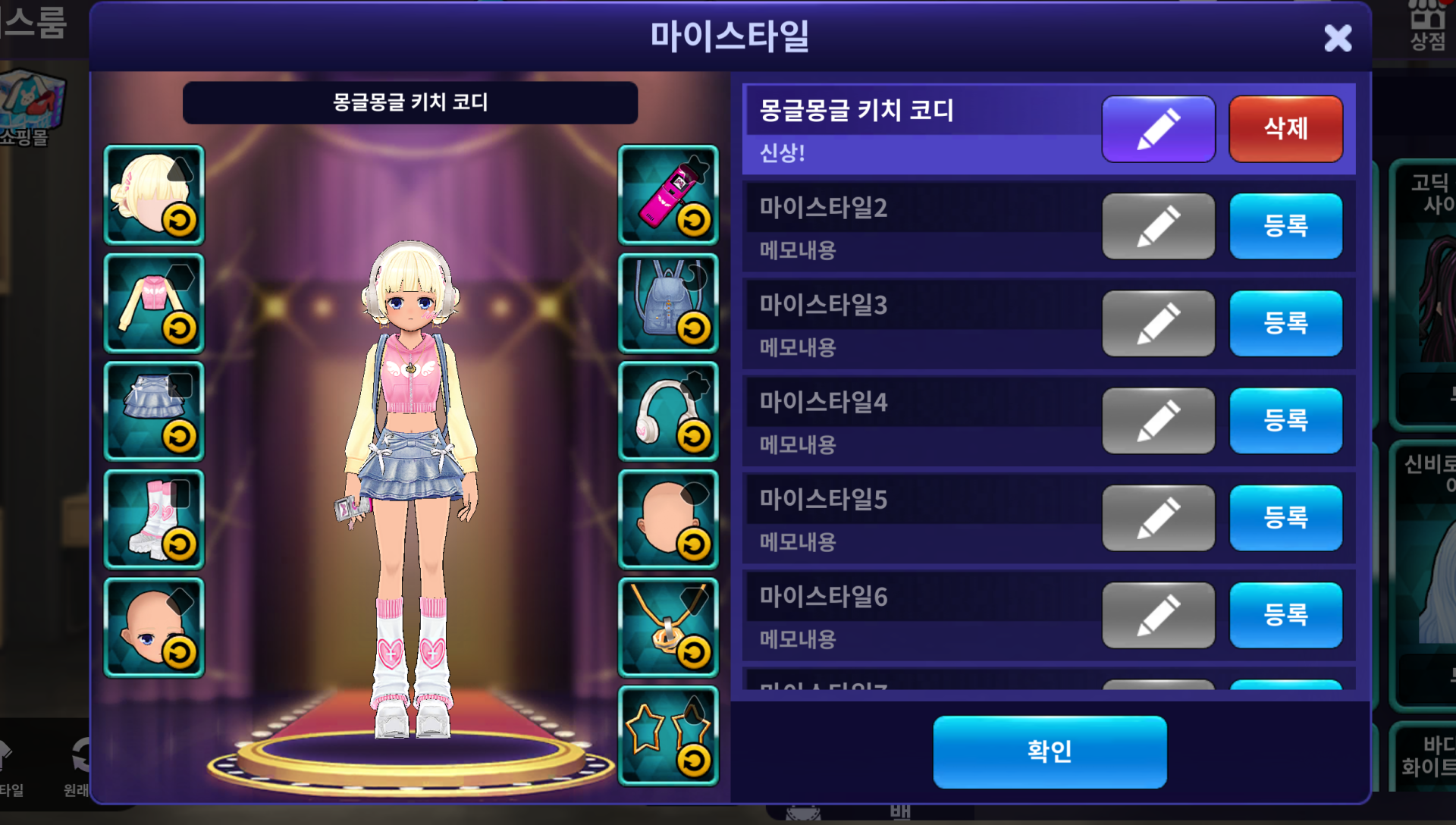This screenshot has width=1456, height=825.
Task: Register outfit to 마이스타일4
Action: [1285, 420]
